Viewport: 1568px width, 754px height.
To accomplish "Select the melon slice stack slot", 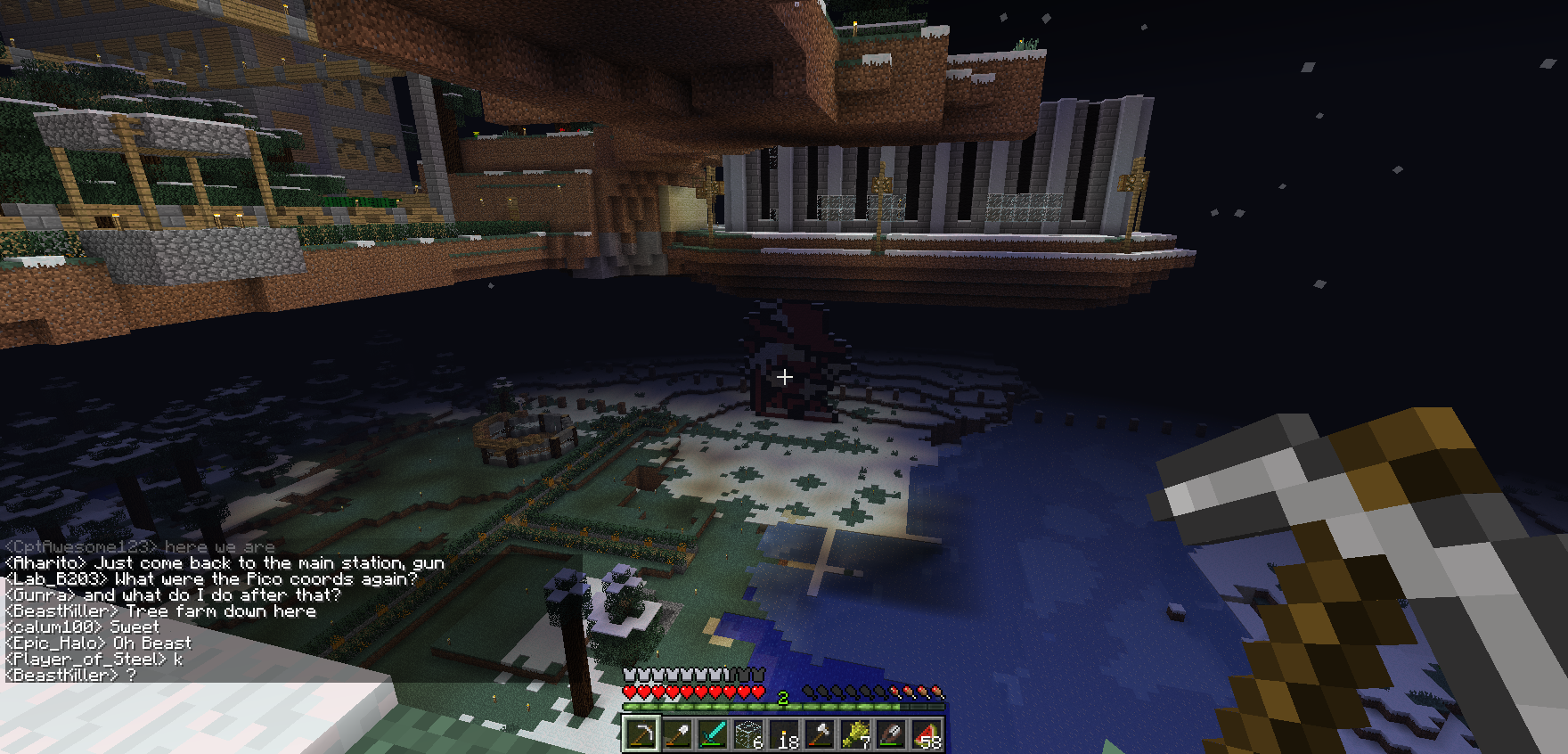I will (927, 734).
